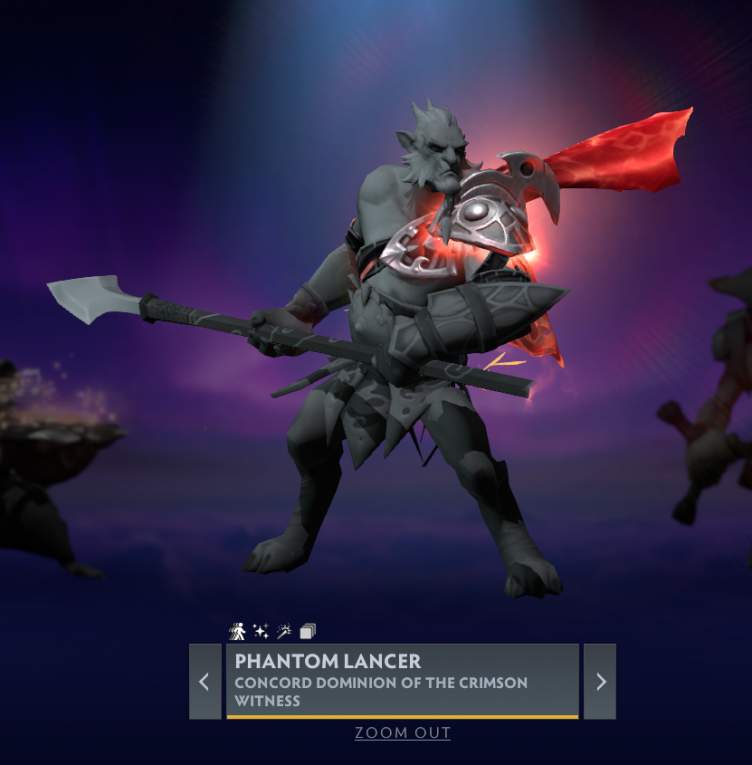Advance to the next hero set with right arrow

600,681
